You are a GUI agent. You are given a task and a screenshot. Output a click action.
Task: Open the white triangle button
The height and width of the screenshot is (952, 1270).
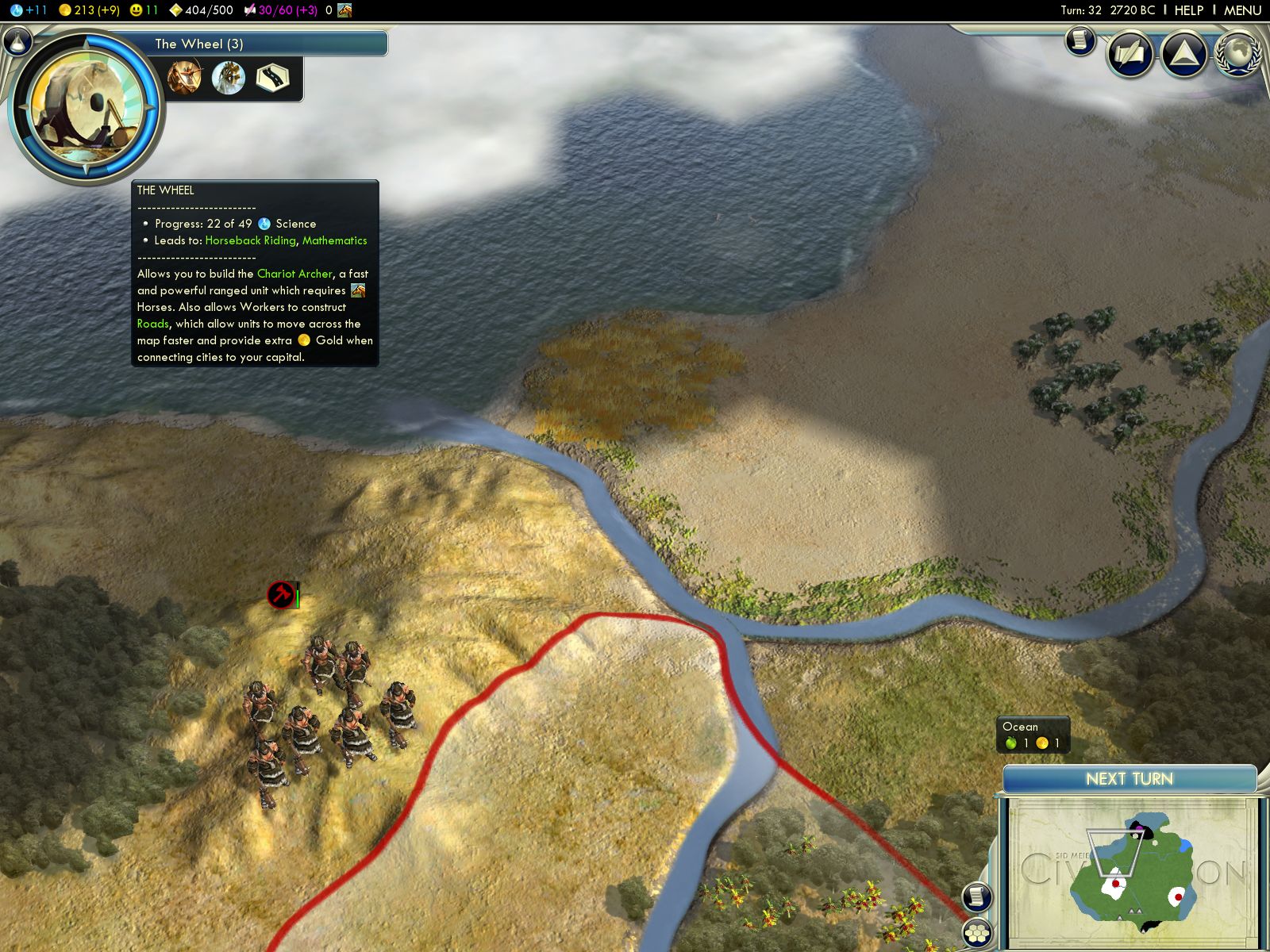[x=1183, y=54]
